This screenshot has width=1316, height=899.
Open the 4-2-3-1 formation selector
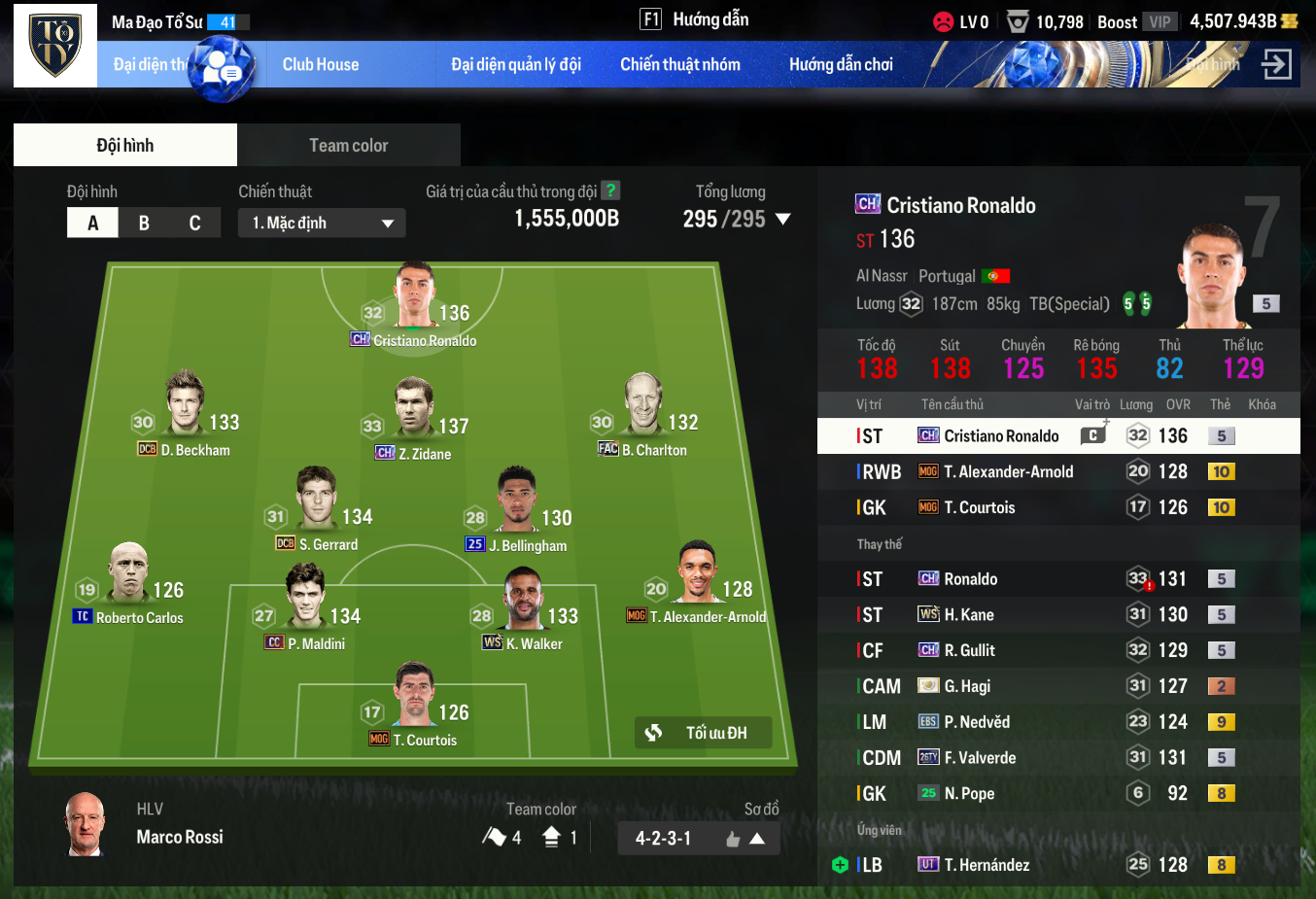coord(699,838)
